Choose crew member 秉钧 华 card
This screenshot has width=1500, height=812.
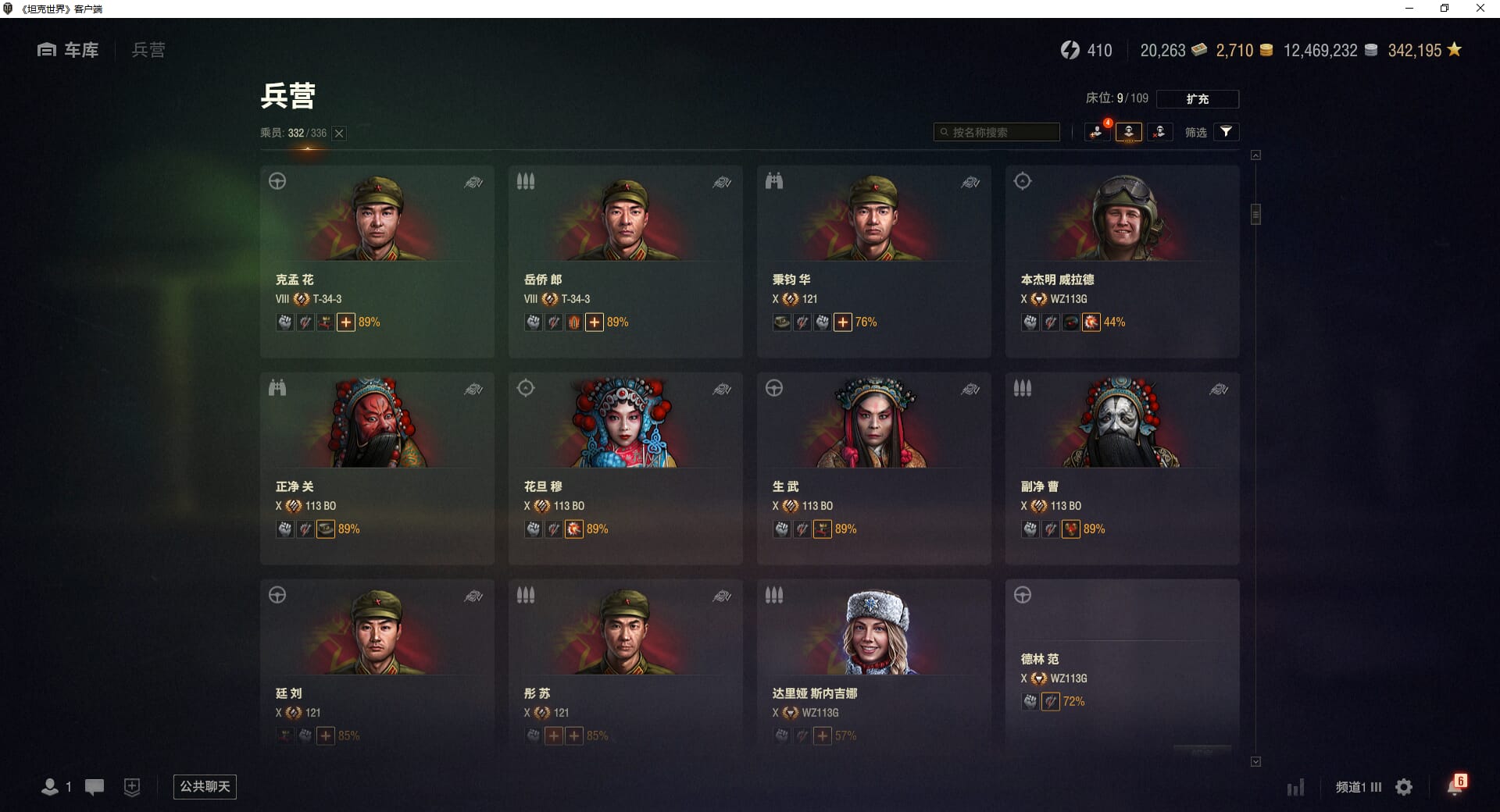coord(873,261)
